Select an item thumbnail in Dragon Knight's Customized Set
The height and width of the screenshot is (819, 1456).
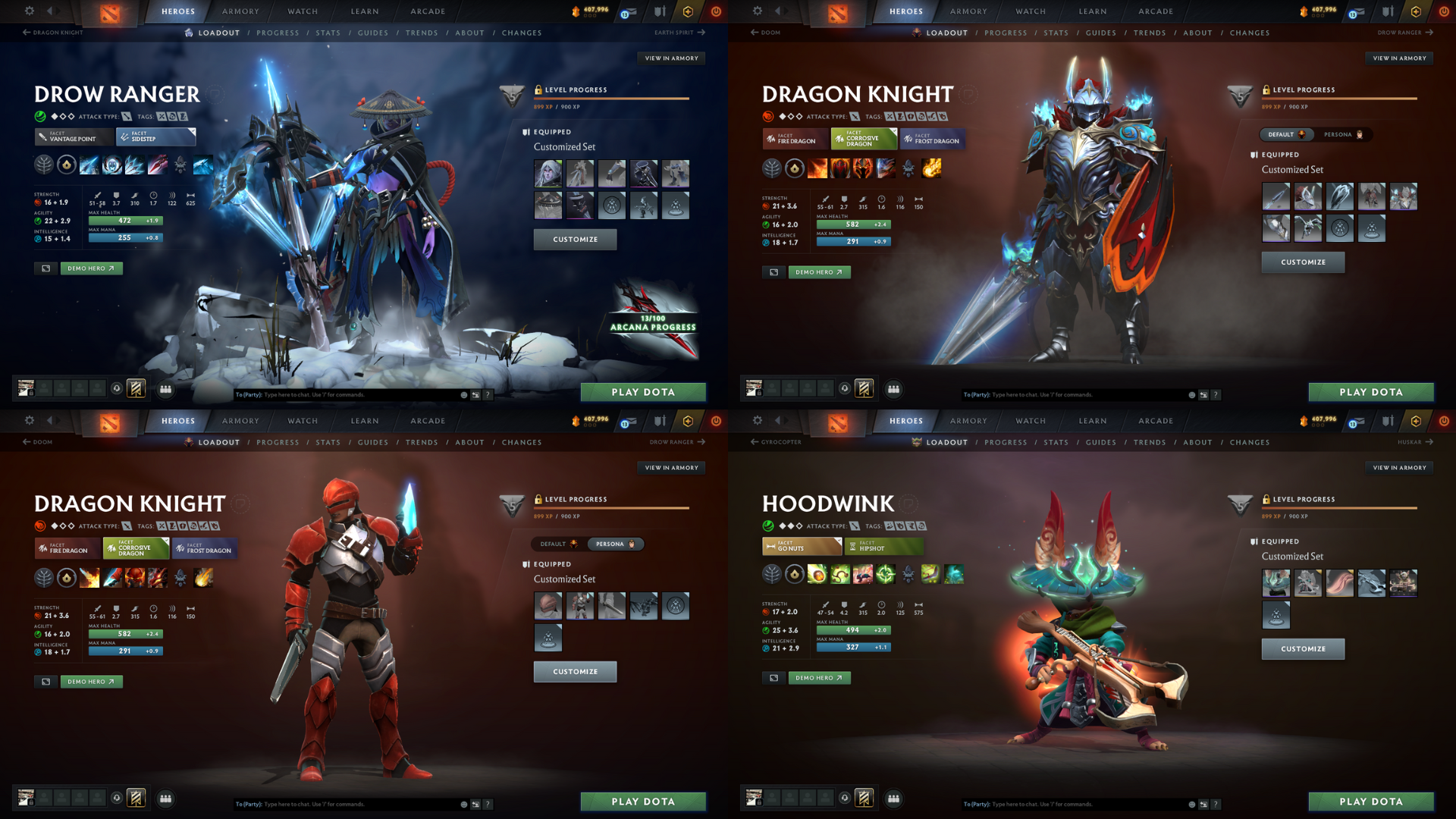point(1276,196)
